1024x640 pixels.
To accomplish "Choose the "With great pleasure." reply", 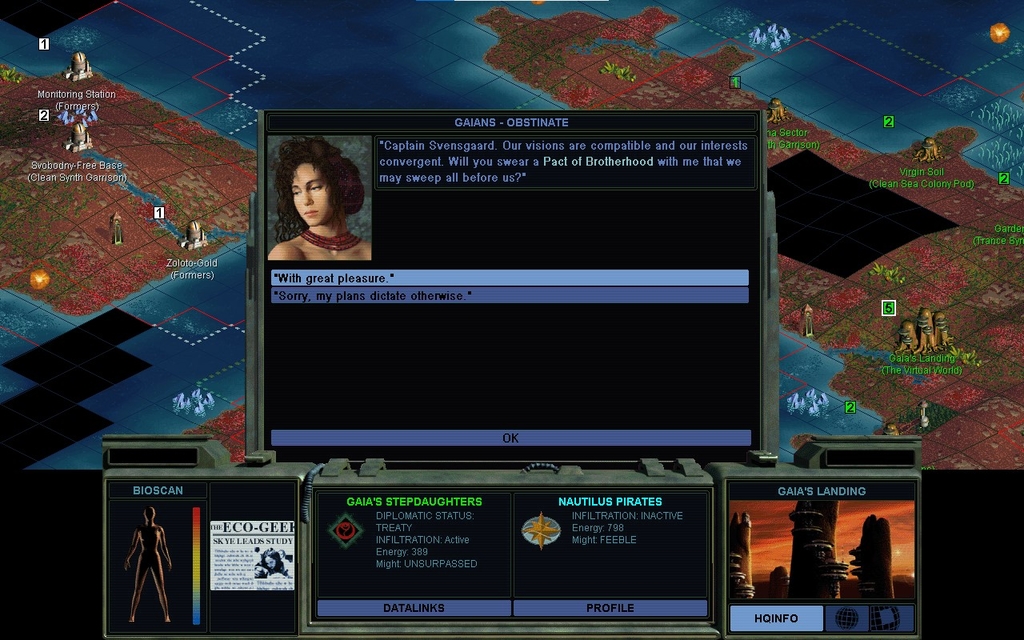I will [509, 278].
